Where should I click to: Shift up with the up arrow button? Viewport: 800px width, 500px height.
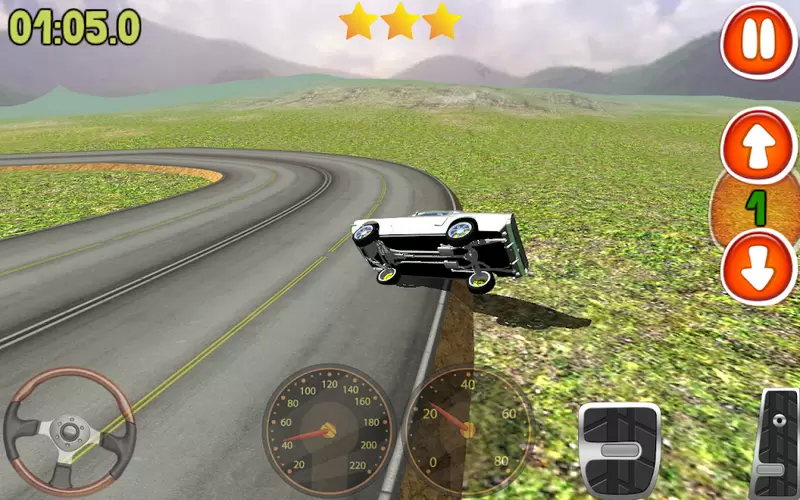click(x=758, y=145)
